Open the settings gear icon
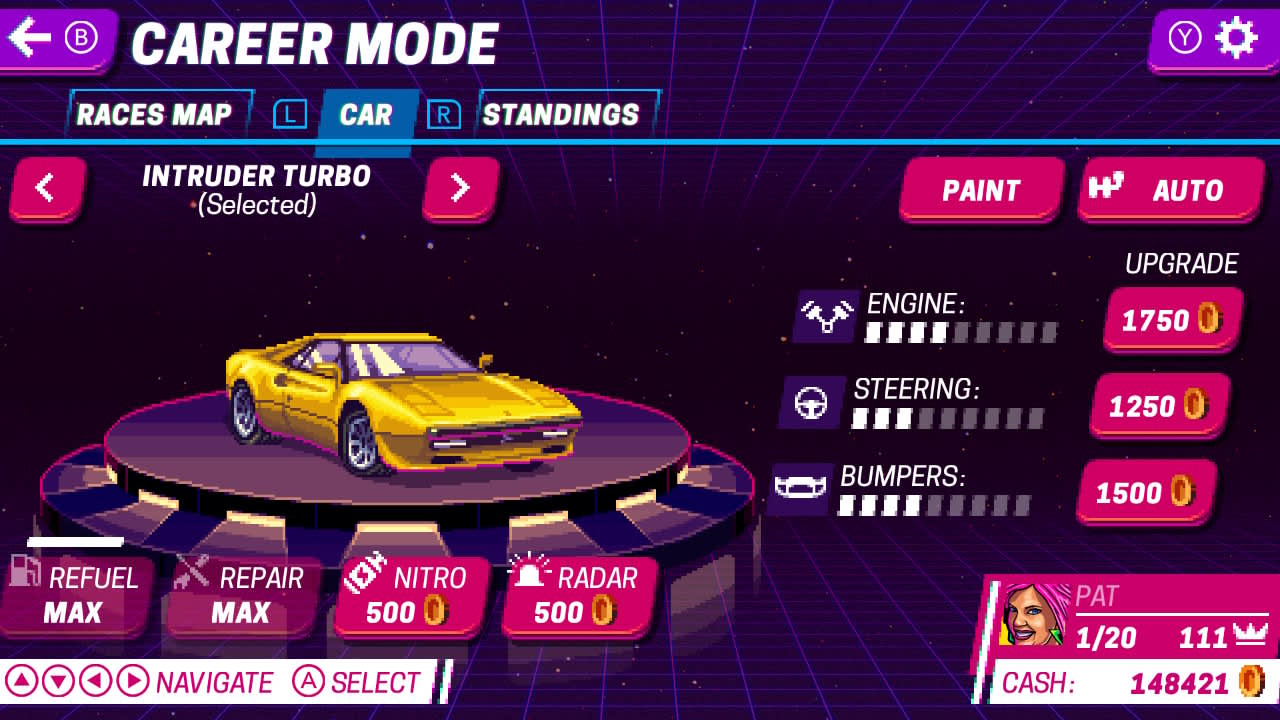 point(1238,37)
